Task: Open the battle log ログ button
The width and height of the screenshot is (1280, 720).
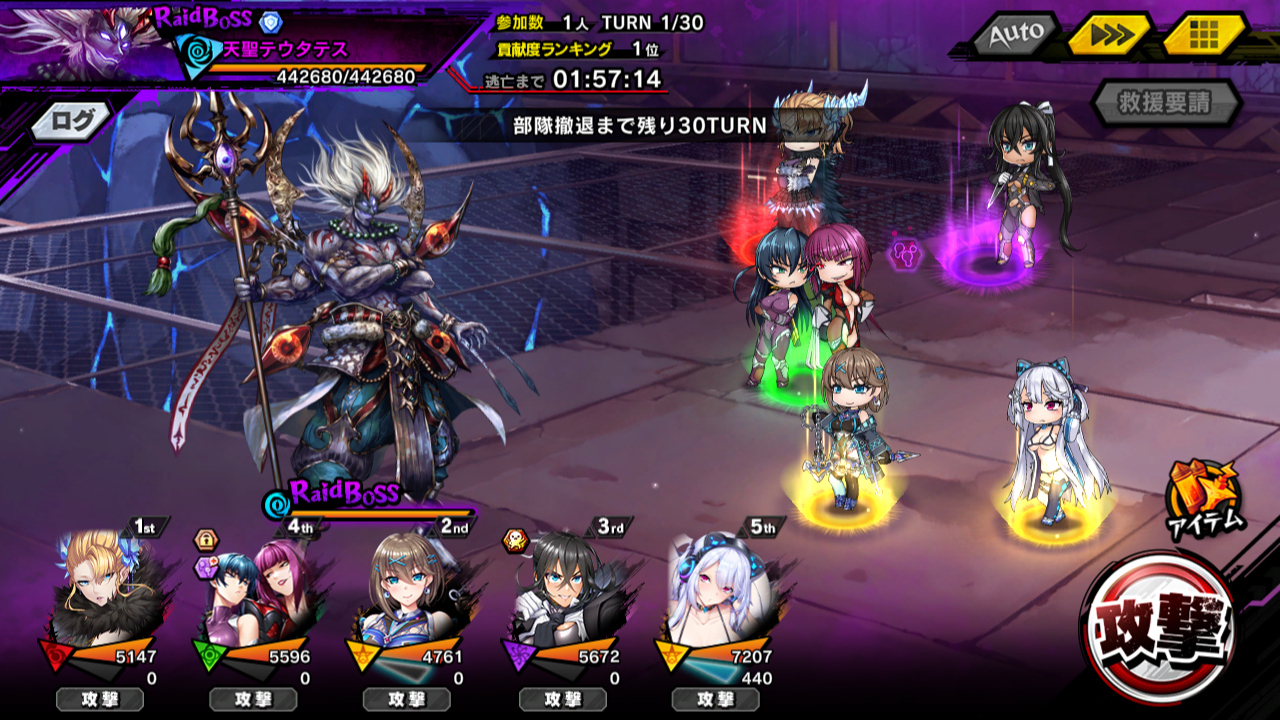Action: (x=75, y=121)
